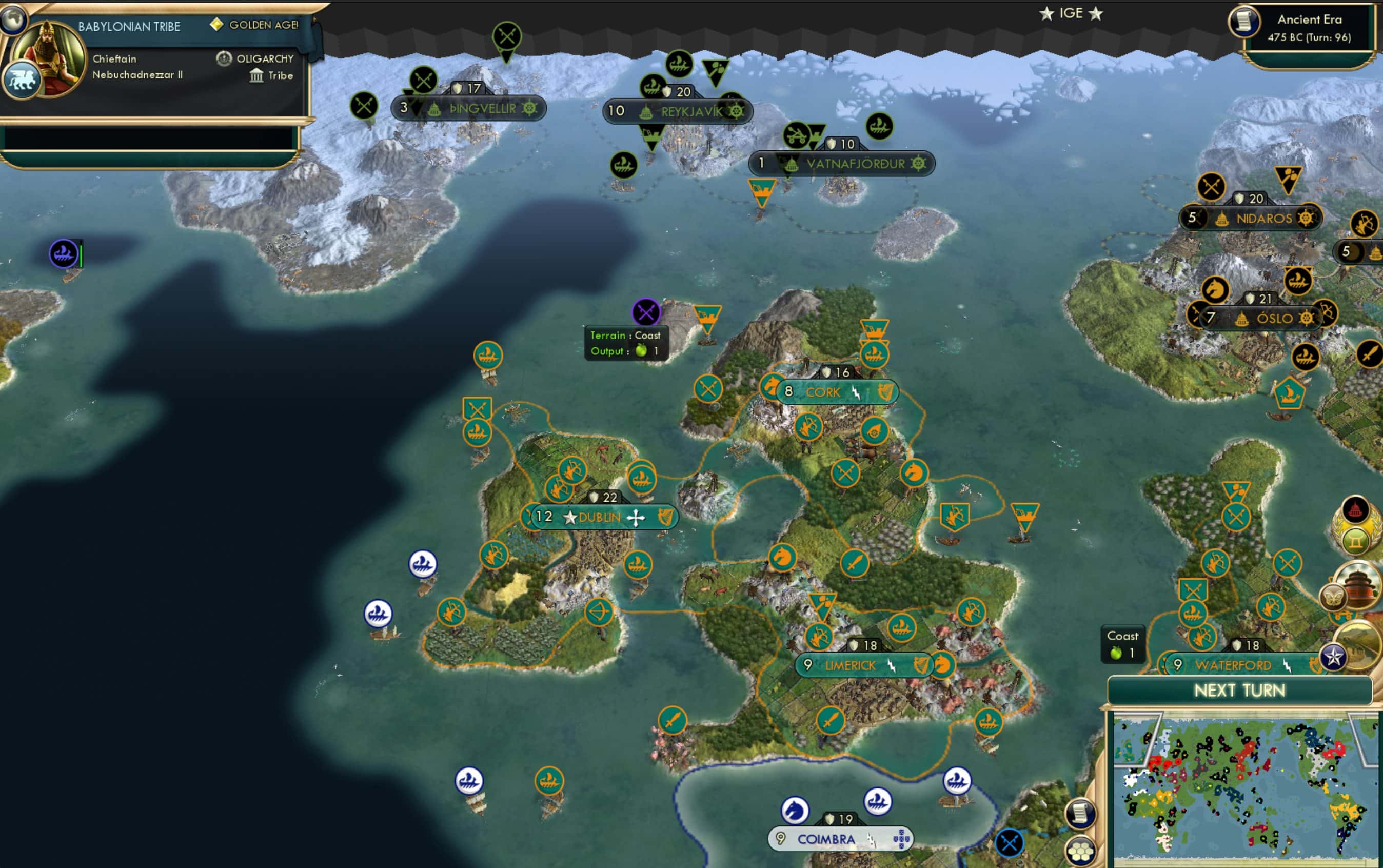Click the red capitol notification icon on right edge

[1357, 510]
